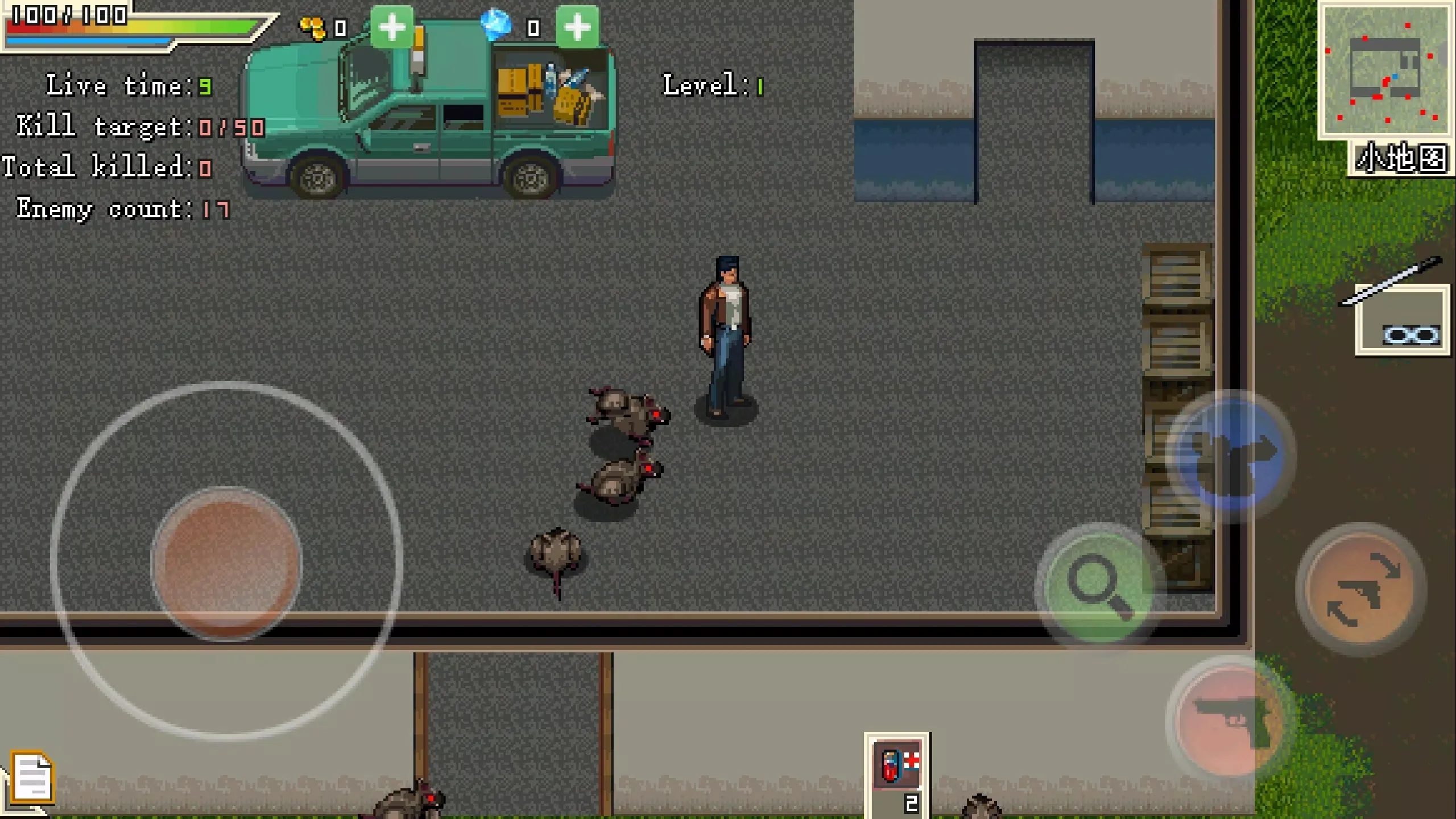1456x819 pixels.
Task: Open the document notes icon
Action: coord(32,777)
